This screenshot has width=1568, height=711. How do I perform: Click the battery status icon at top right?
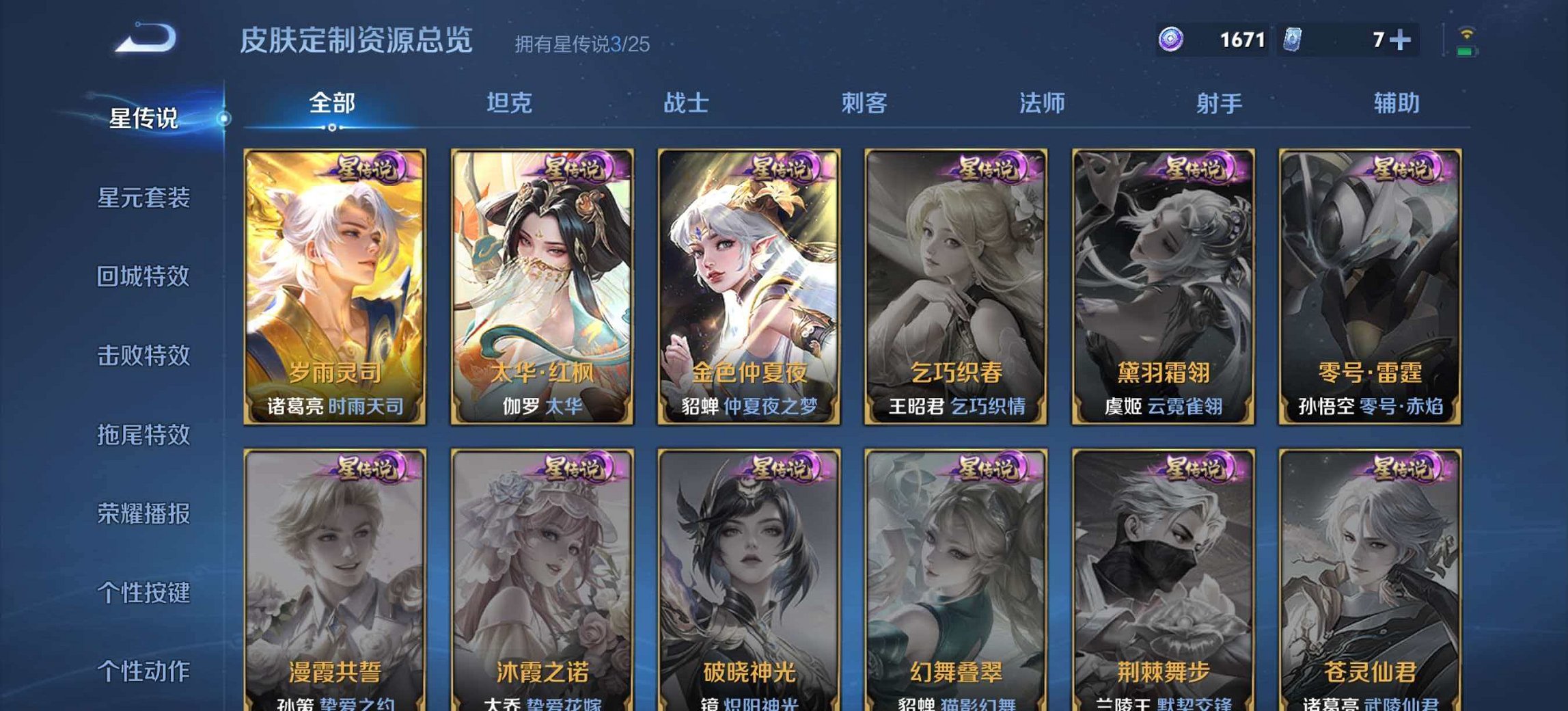pos(1466,52)
